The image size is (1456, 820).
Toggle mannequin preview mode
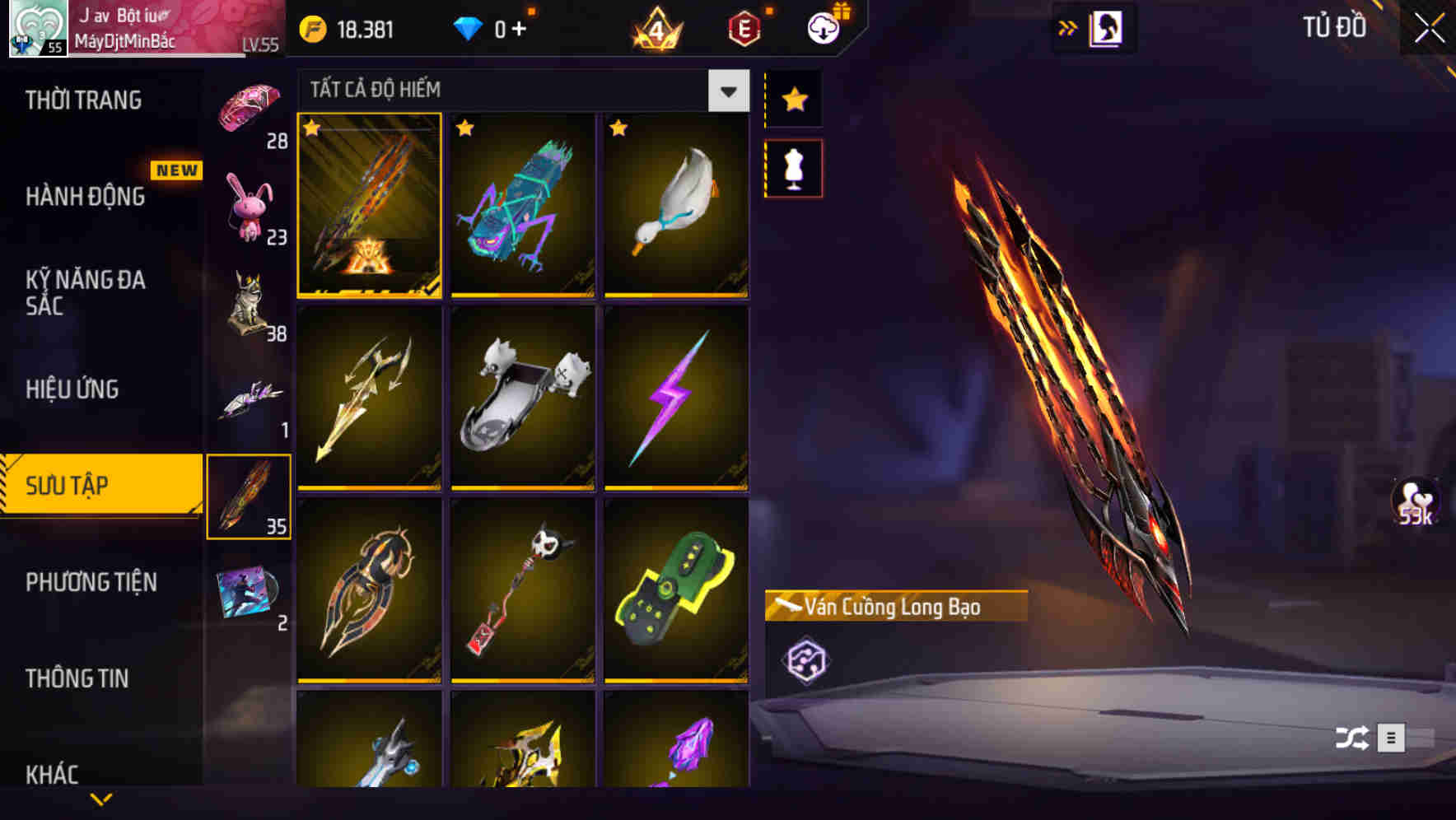793,167
